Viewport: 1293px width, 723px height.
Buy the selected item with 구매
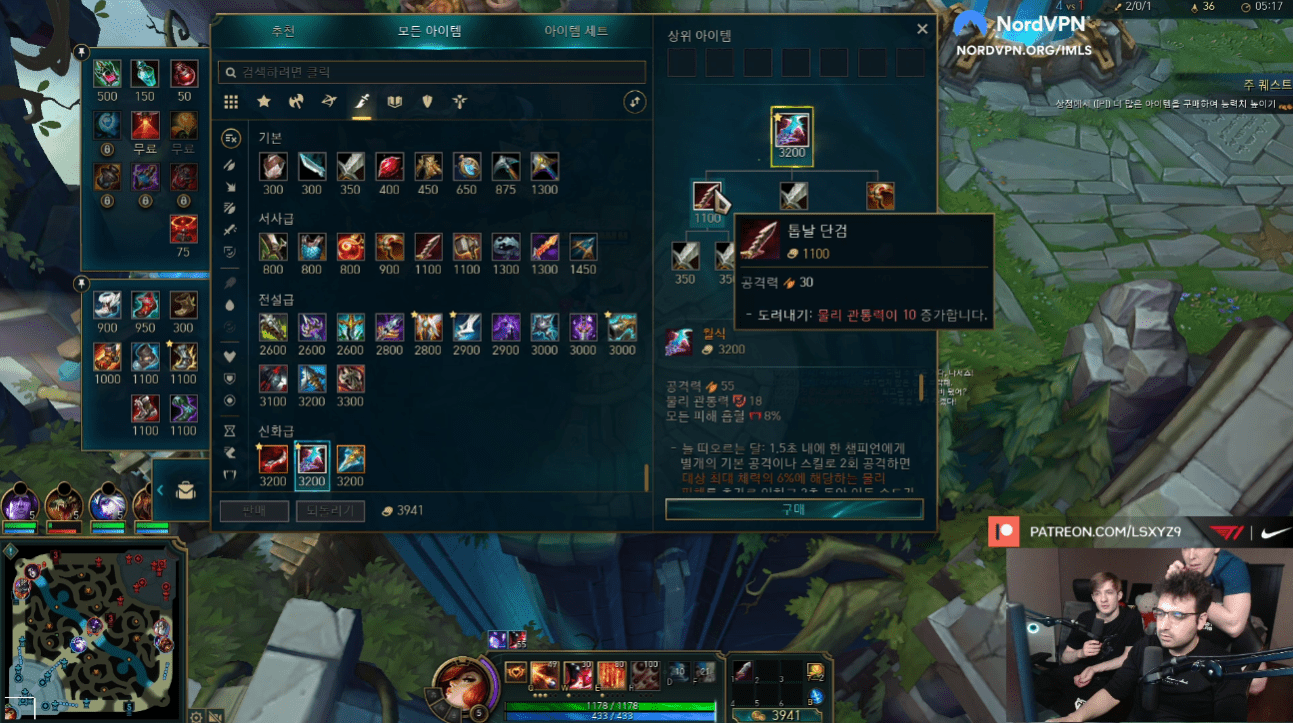pos(794,509)
